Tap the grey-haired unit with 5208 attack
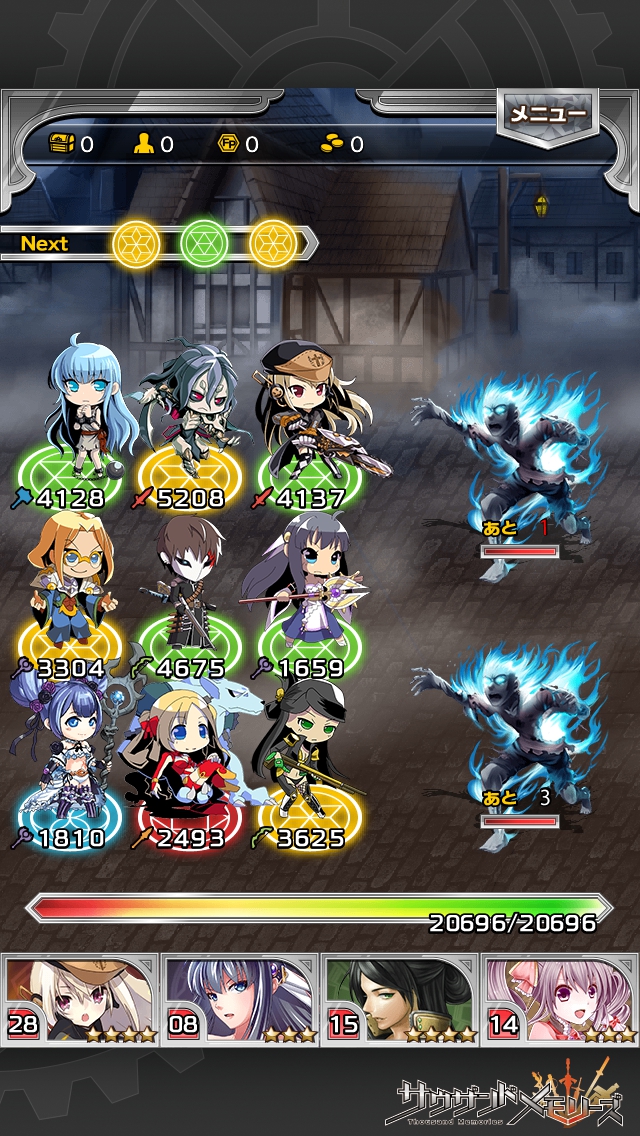Image resolution: width=640 pixels, height=1136 pixels. click(190, 415)
